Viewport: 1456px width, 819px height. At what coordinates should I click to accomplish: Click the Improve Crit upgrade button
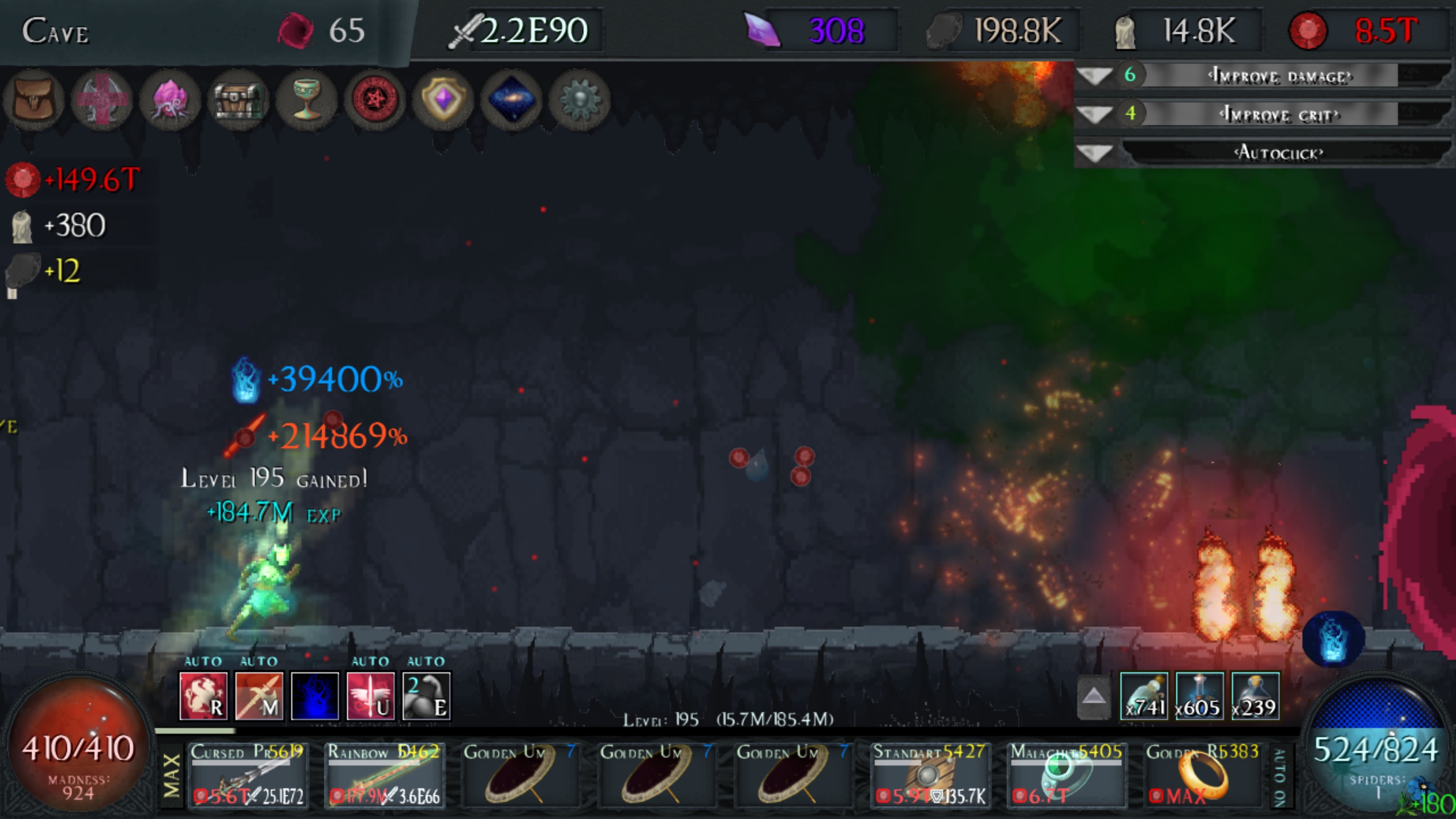pyautogui.click(x=1279, y=115)
